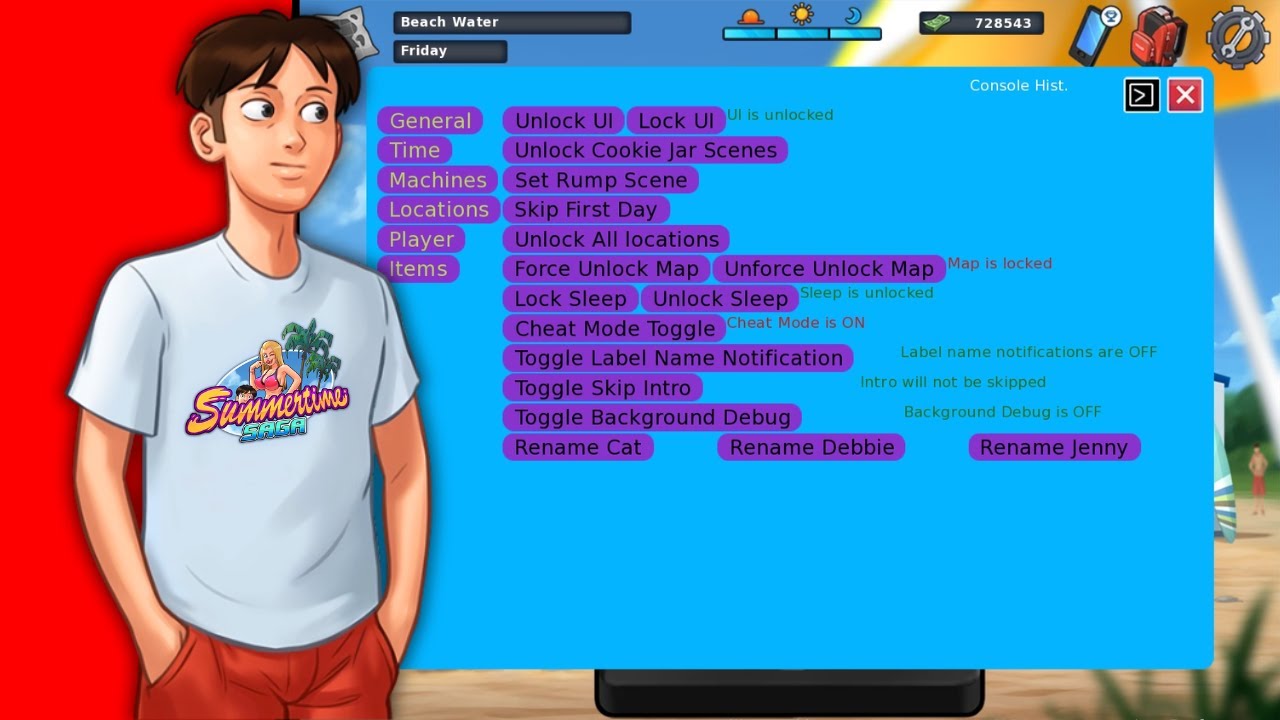Click the money cash icon

[x=935, y=22]
